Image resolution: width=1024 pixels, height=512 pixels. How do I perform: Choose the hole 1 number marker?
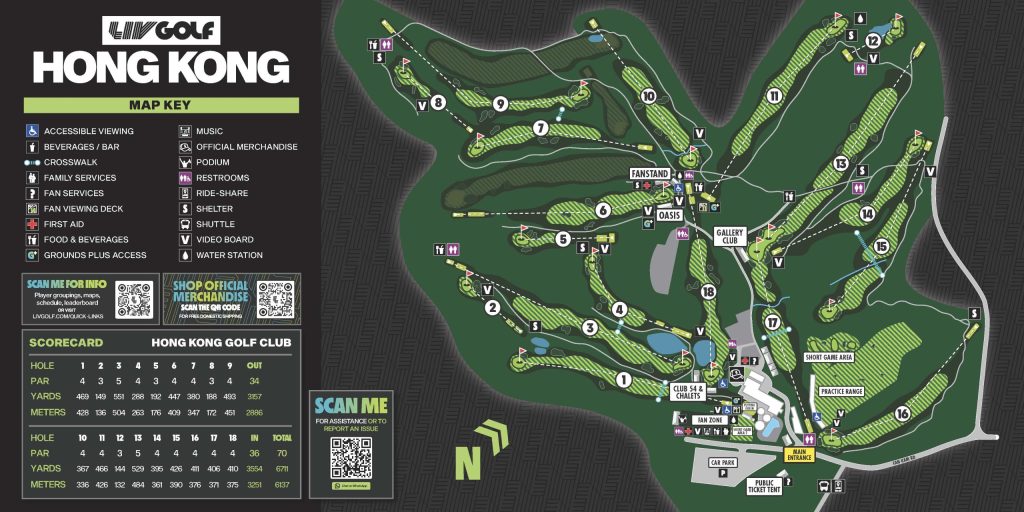pos(624,379)
